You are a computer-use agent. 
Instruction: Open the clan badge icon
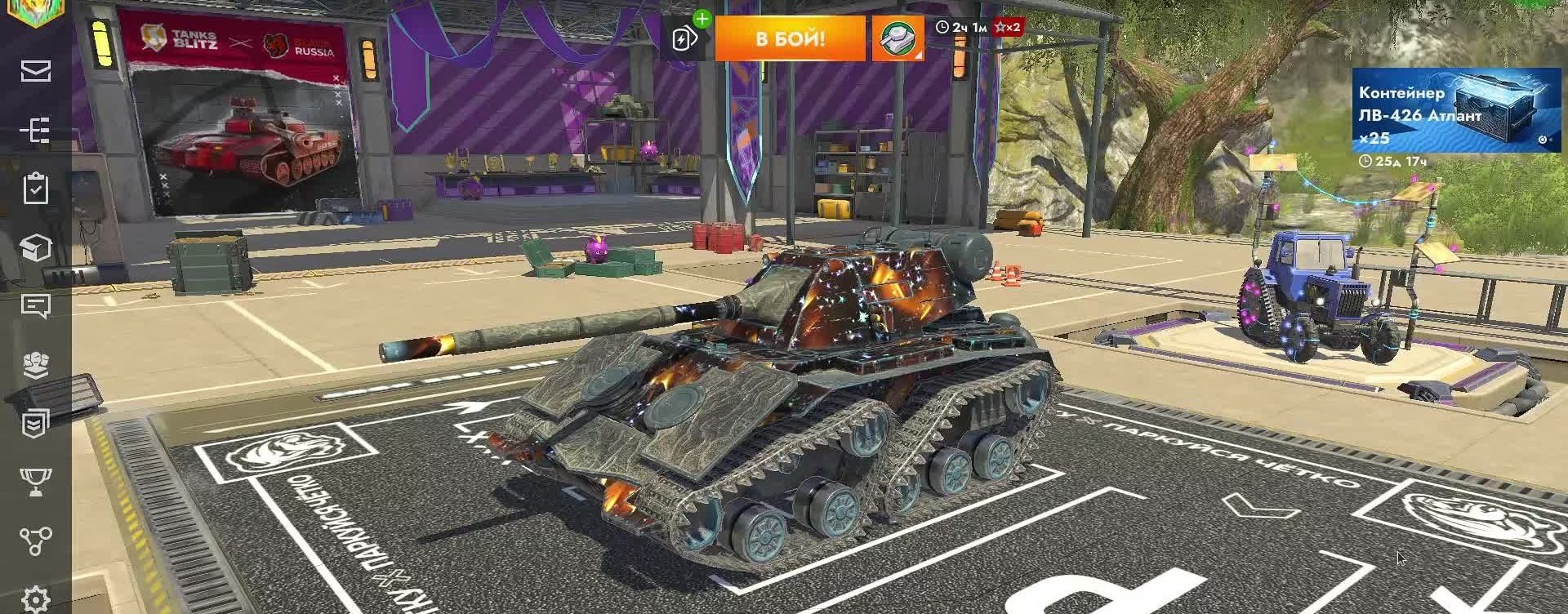(x=33, y=423)
